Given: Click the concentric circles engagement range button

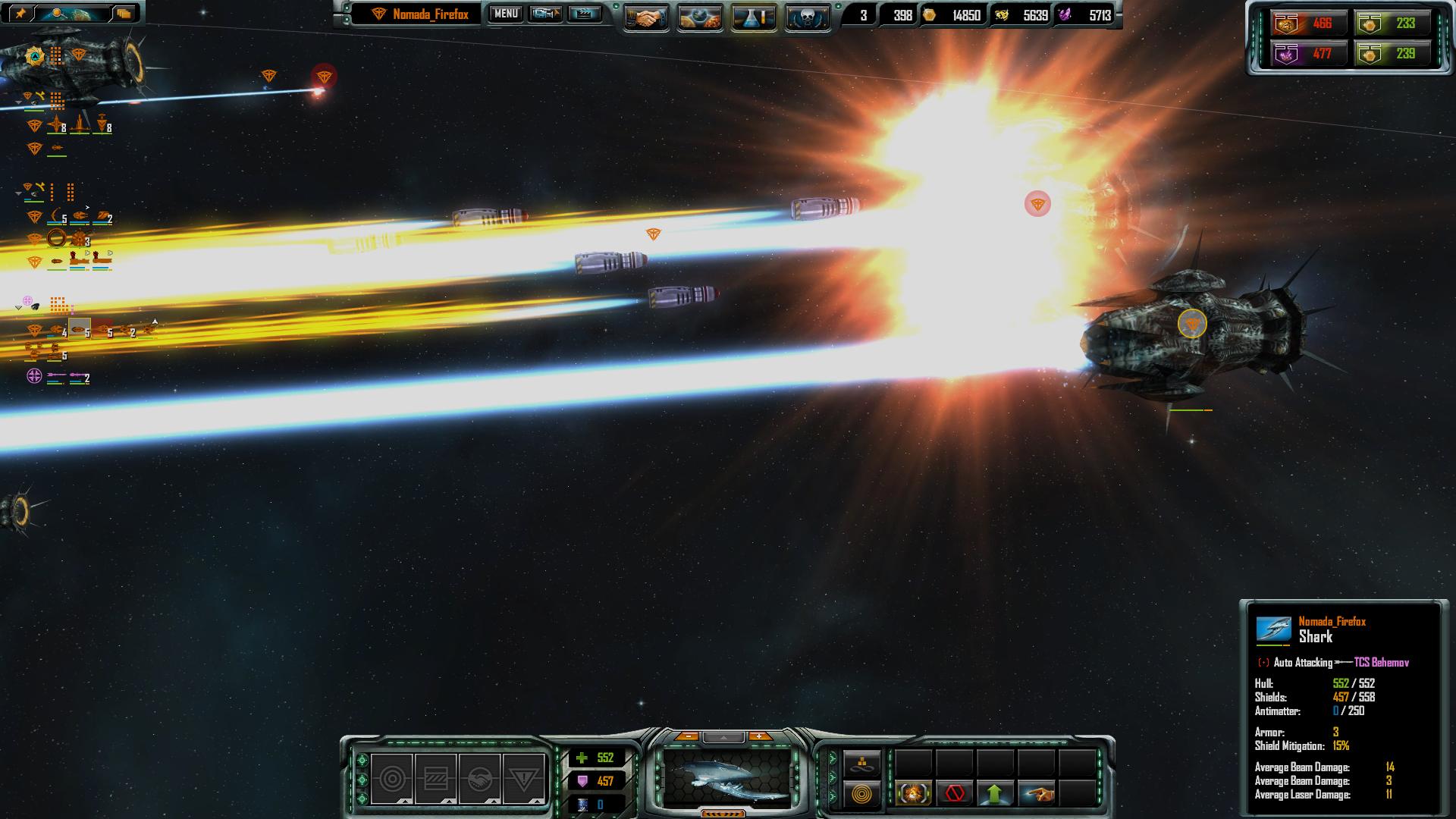Looking at the screenshot, I should (863, 794).
